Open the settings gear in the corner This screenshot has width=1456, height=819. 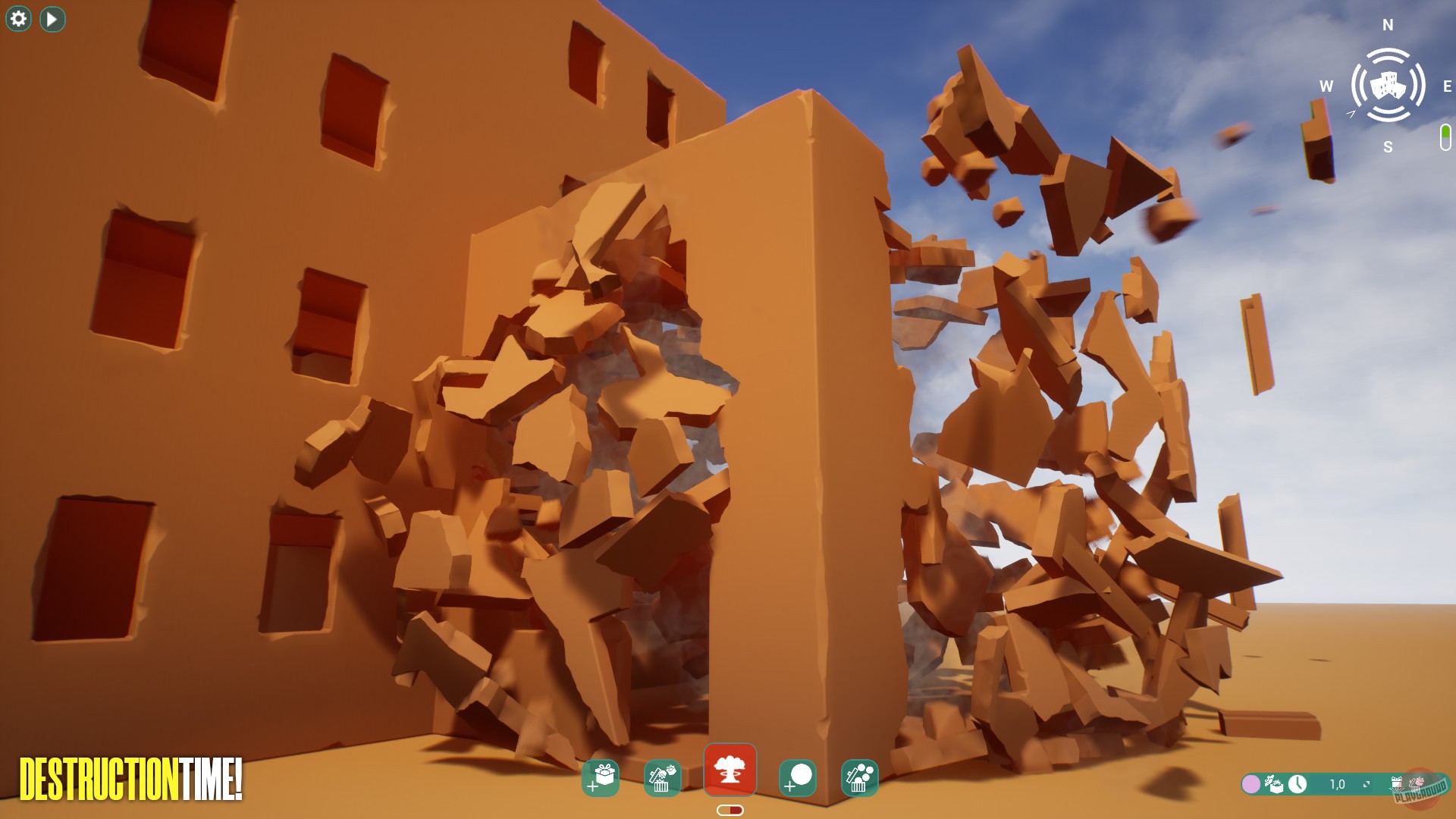coord(17,17)
